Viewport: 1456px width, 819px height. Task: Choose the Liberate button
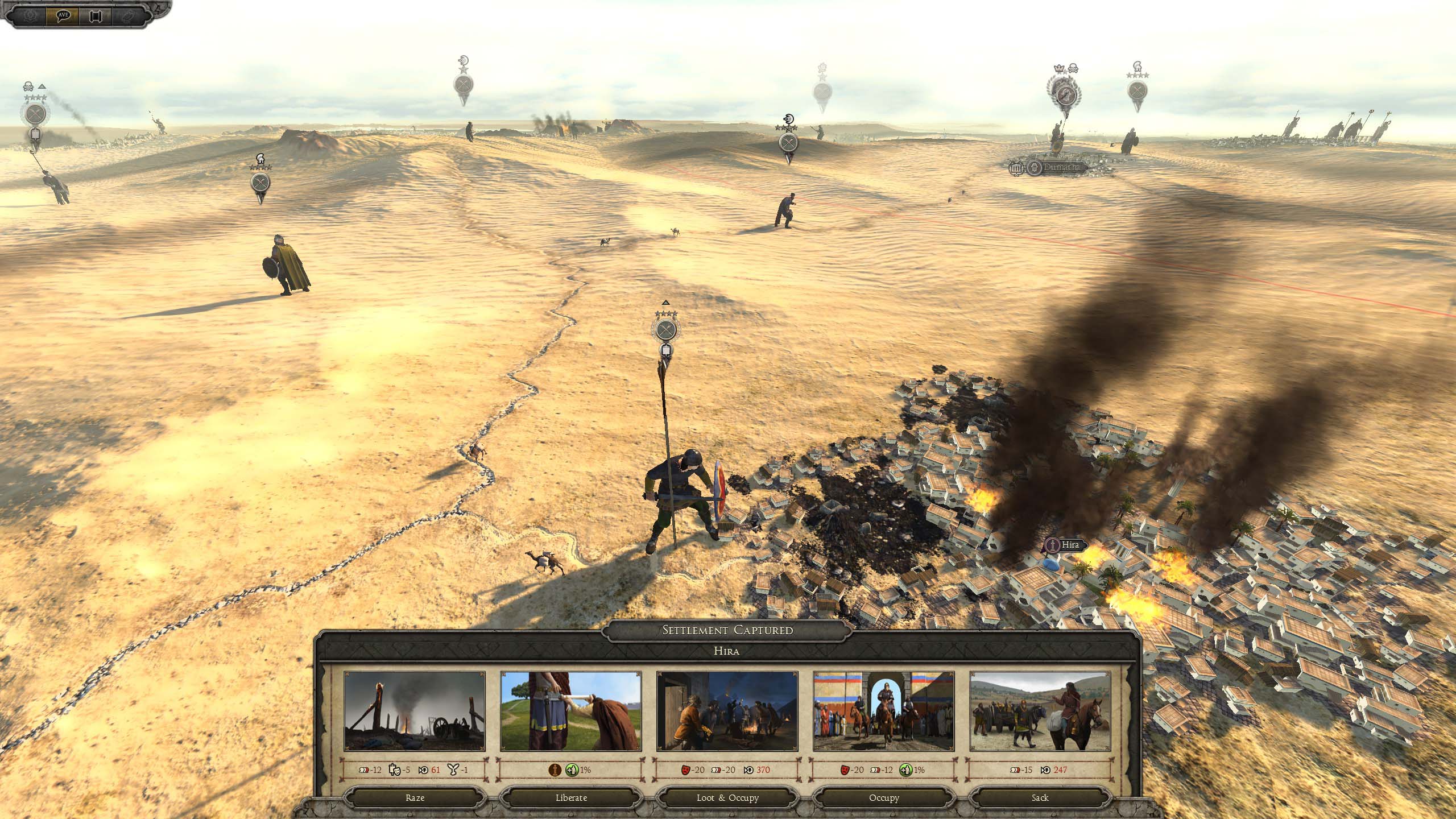[x=570, y=797]
